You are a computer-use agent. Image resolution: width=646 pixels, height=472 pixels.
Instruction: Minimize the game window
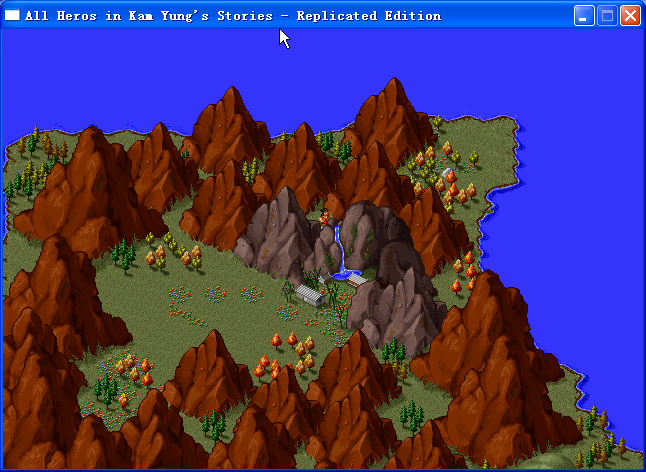click(x=584, y=16)
